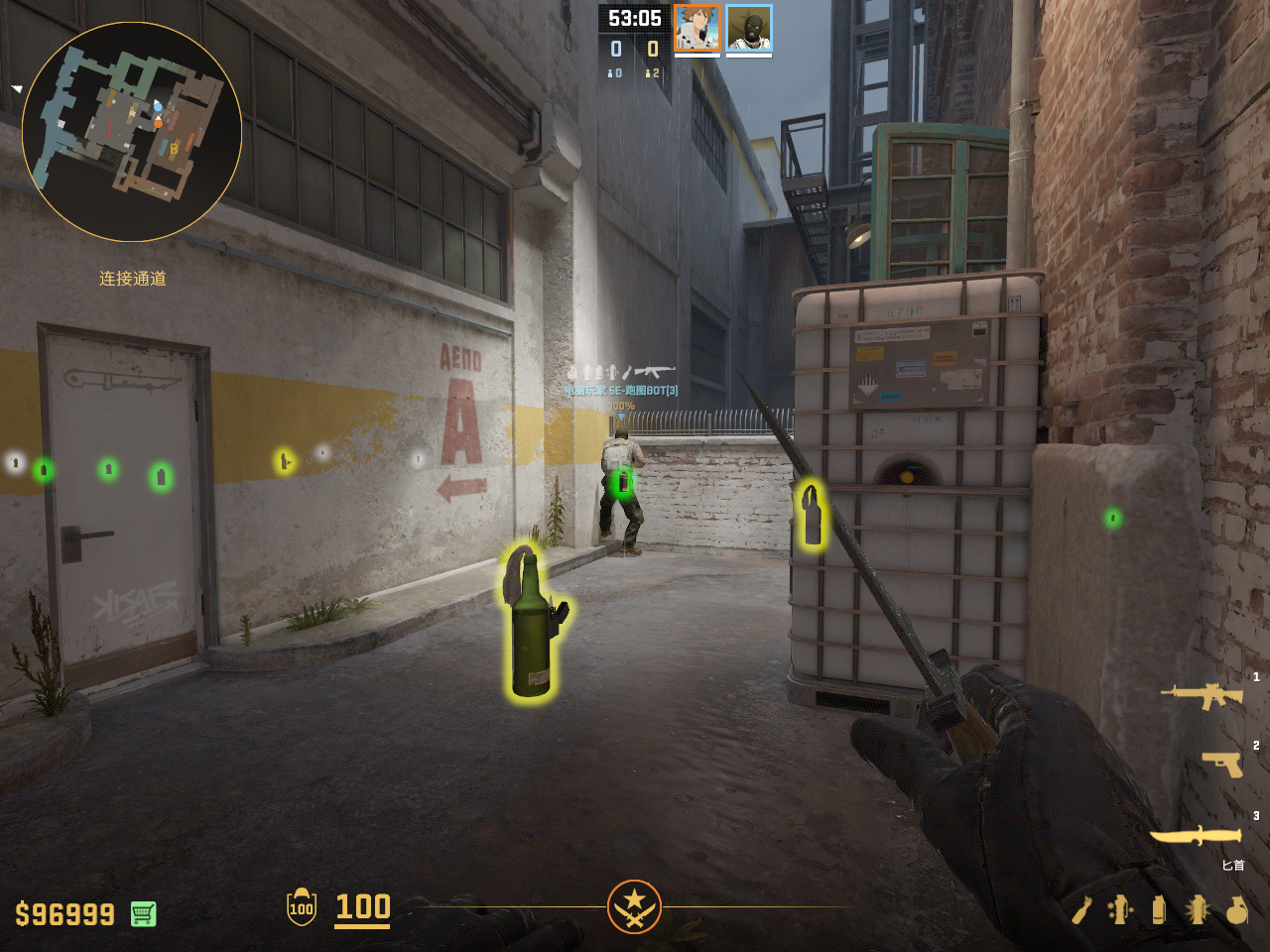This screenshot has height=952, width=1270.
Task: Switch to the pistol in slot 2
Action: (x=1222, y=764)
